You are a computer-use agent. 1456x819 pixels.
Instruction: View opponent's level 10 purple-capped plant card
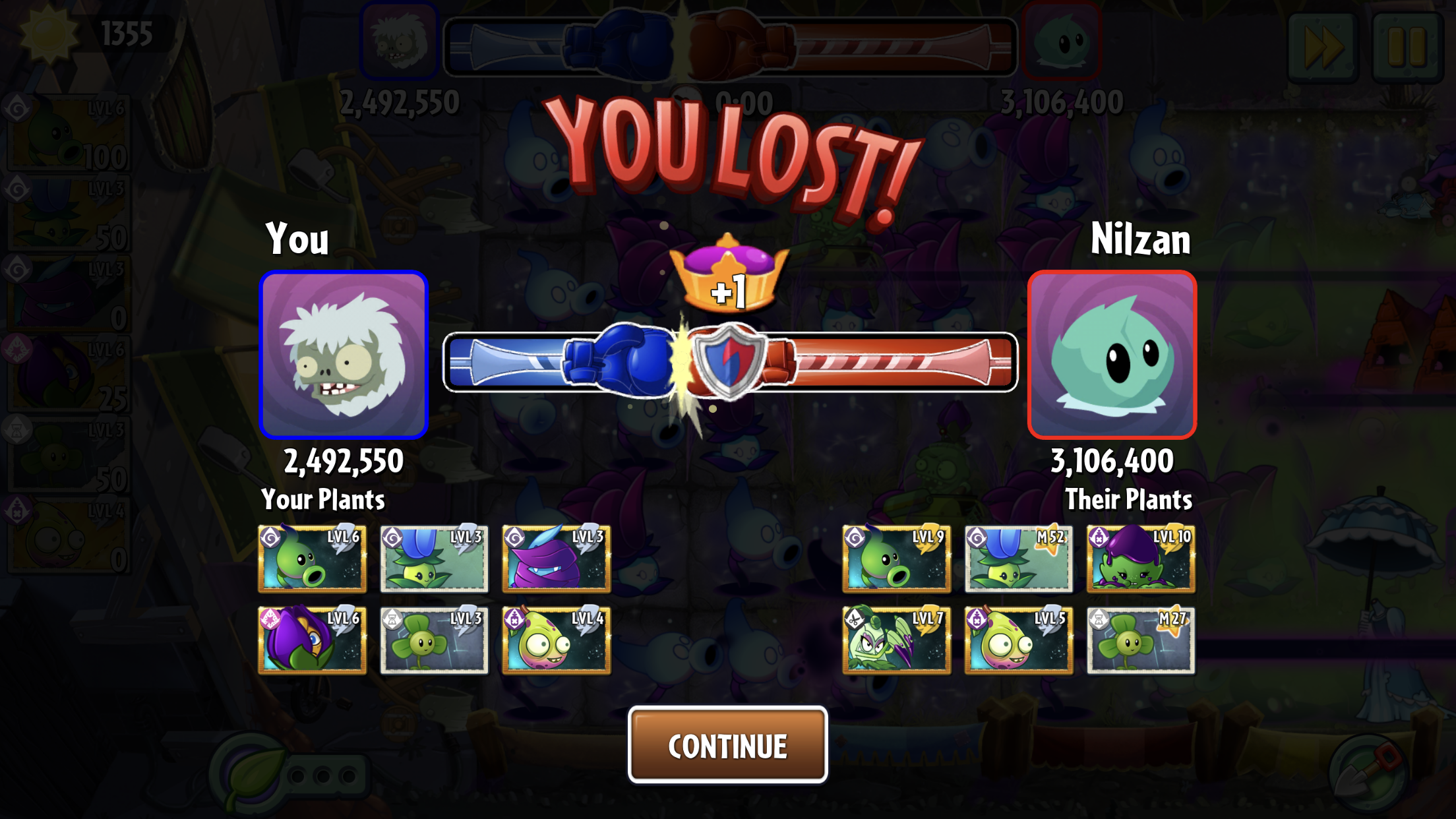(x=1140, y=559)
